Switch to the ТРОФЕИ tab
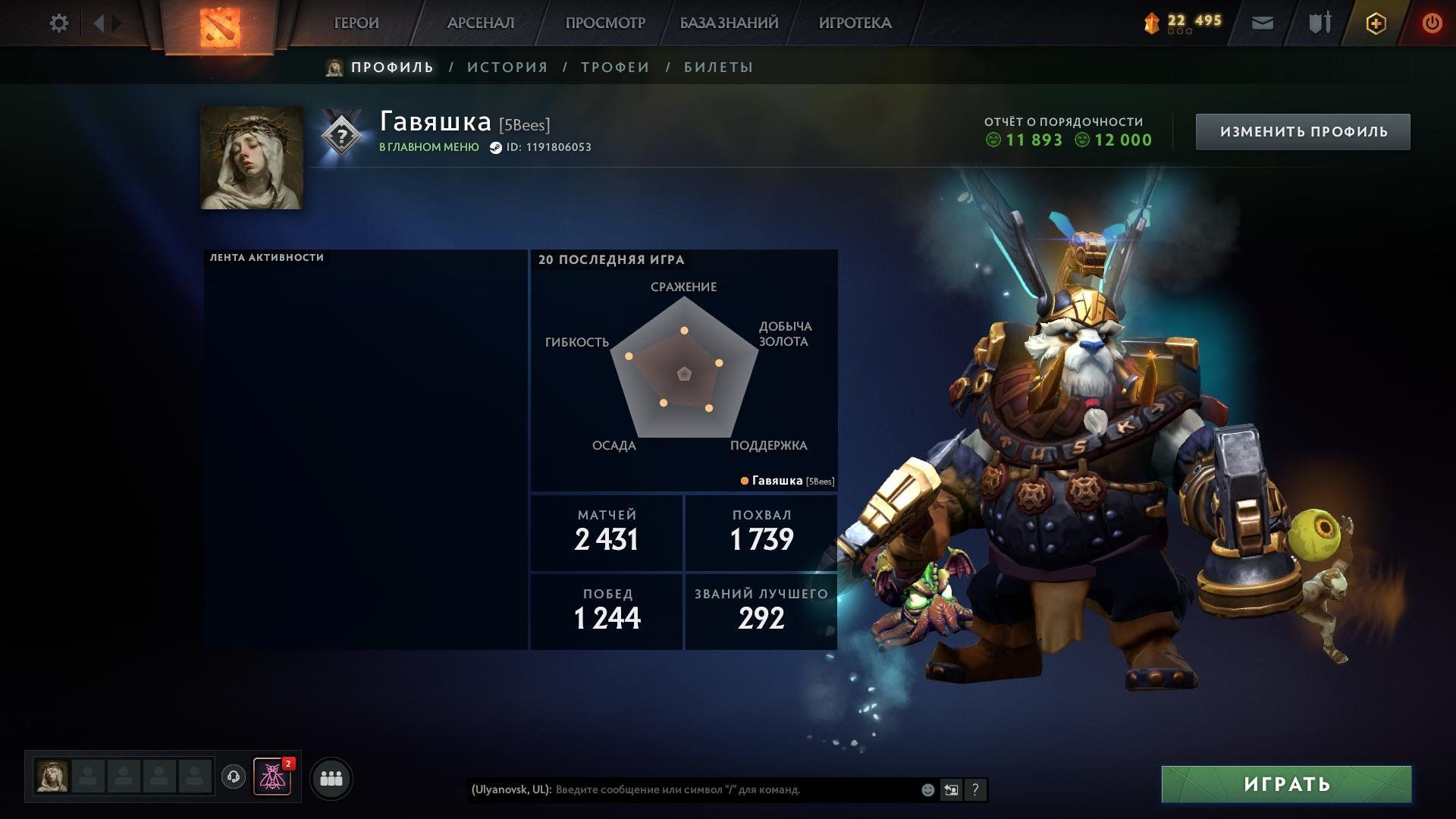This screenshot has height=819, width=1456. (615, 67)
